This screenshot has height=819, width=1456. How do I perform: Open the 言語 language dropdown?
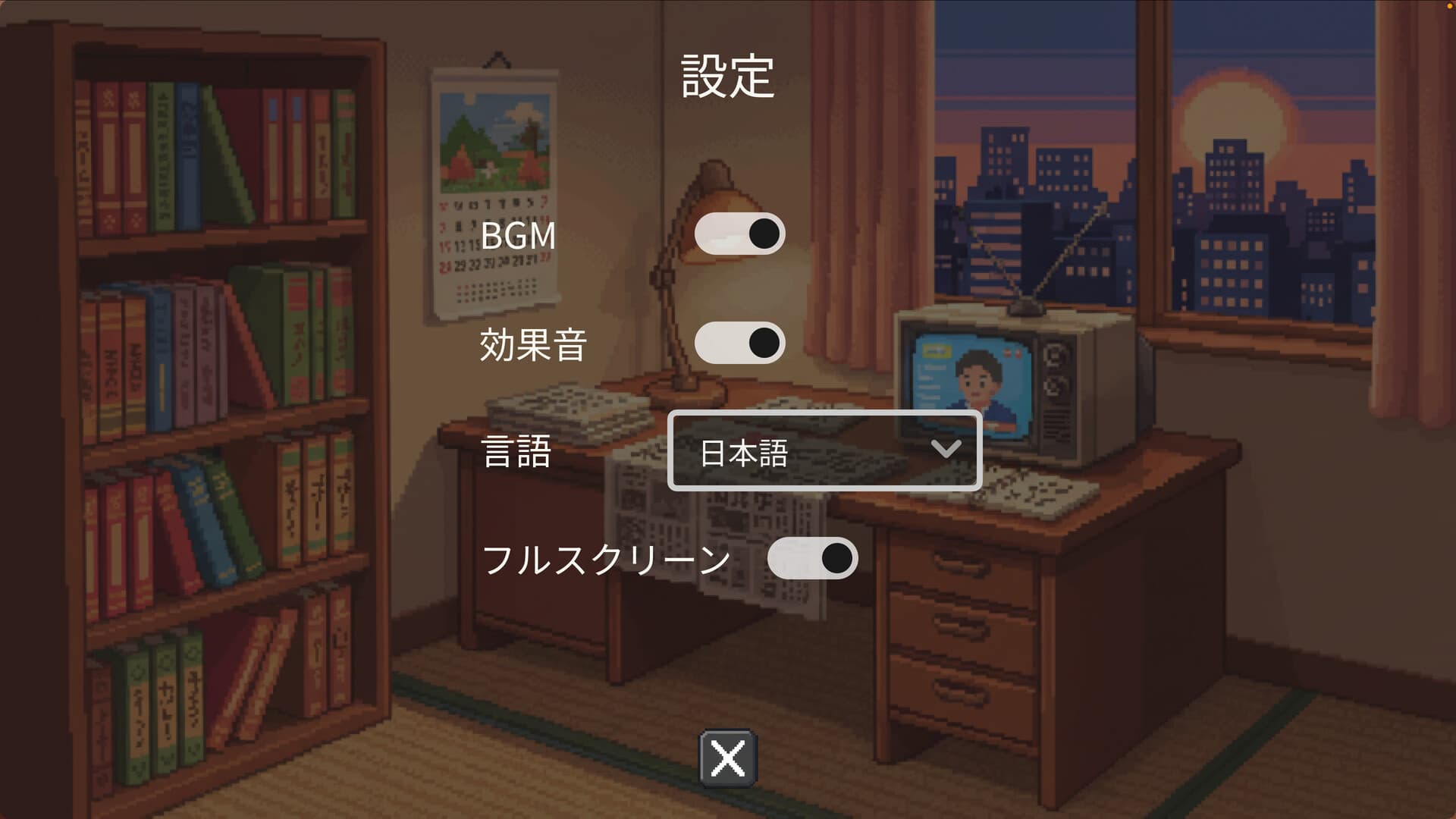(827, 450)
